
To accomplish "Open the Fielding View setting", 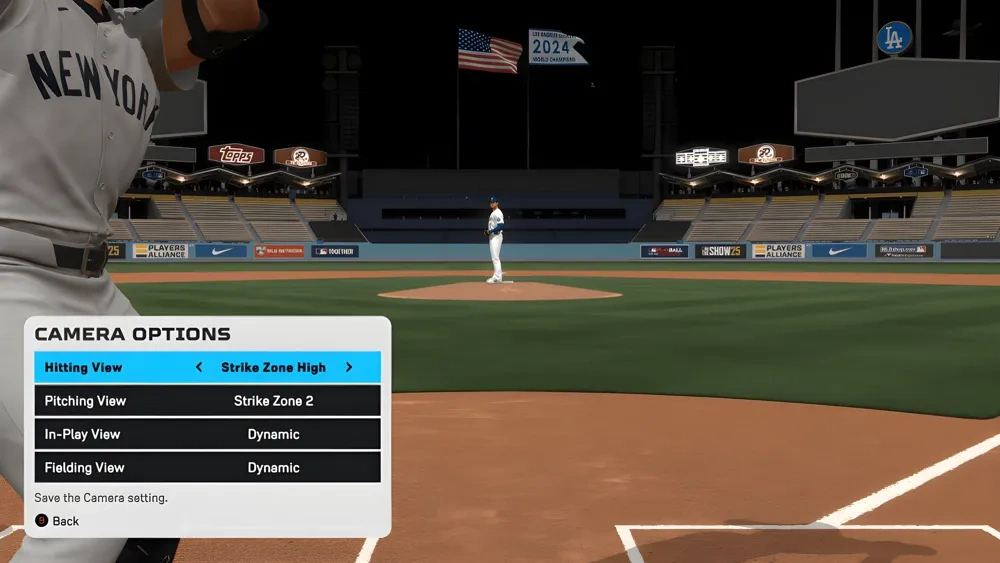I will coord(207,467).
